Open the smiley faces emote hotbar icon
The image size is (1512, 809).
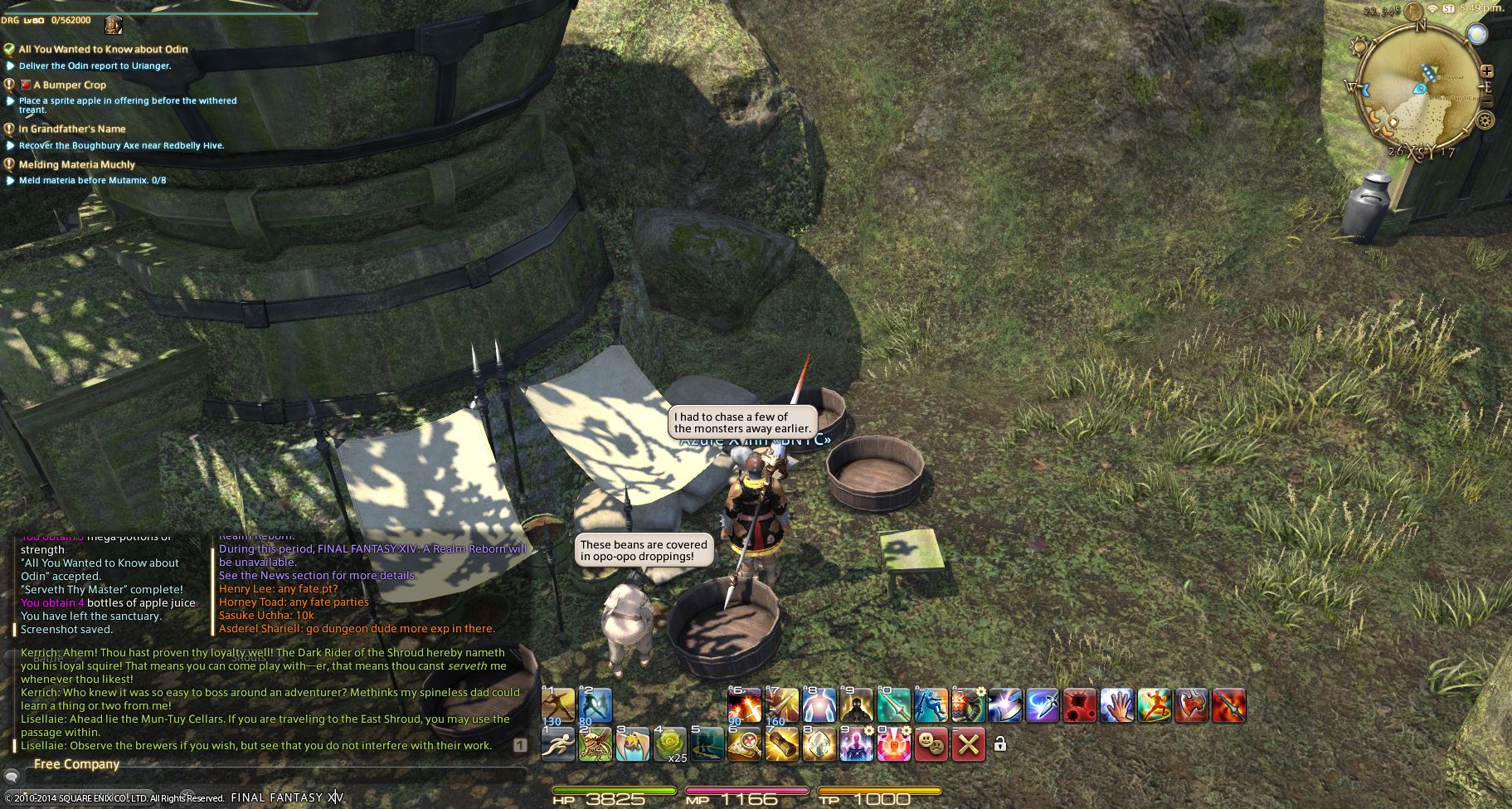pyautogui.click(x=931, y=744)
